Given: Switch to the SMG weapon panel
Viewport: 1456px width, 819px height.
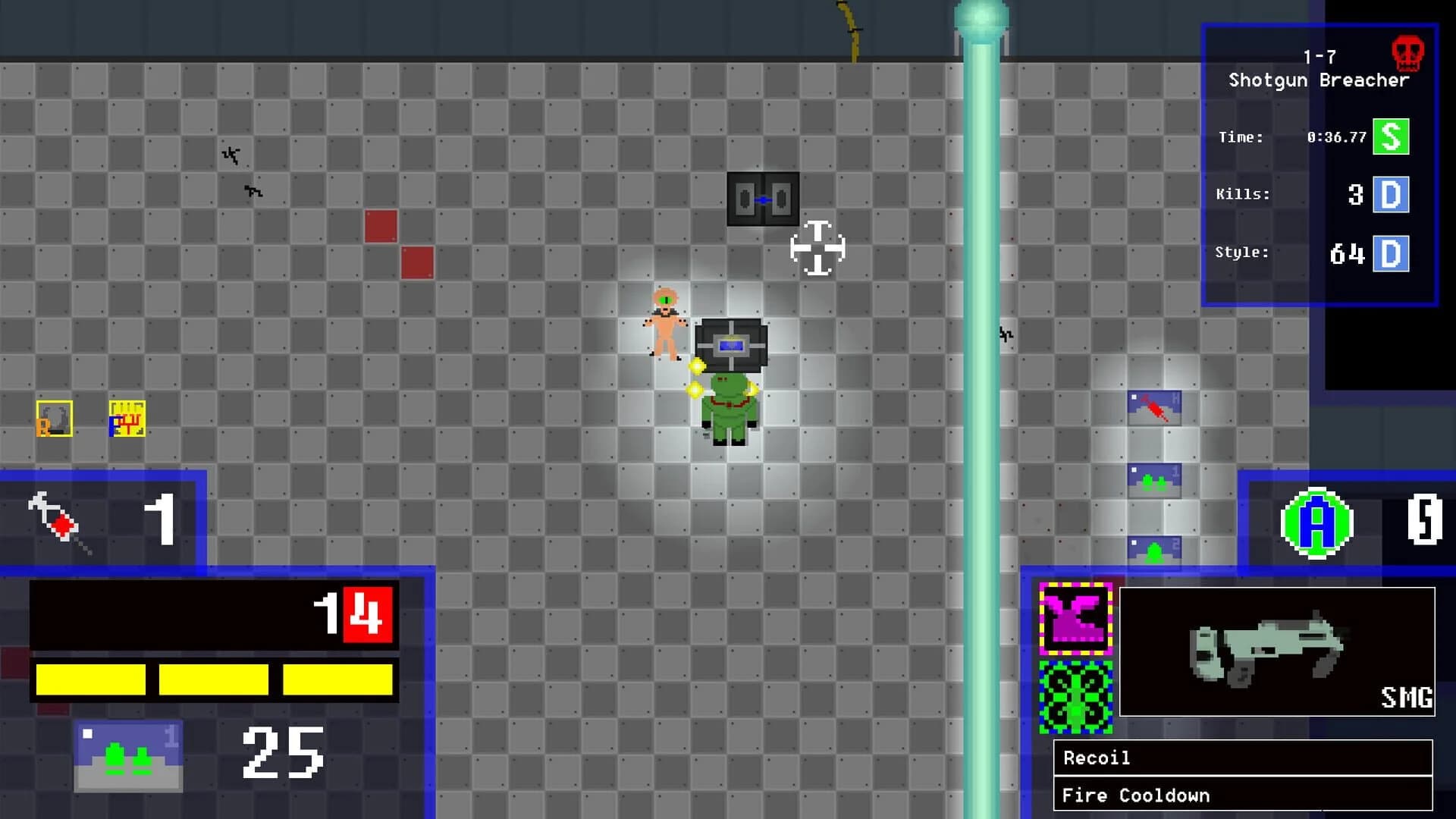Looking at the screenshot, I should 1276,654.
